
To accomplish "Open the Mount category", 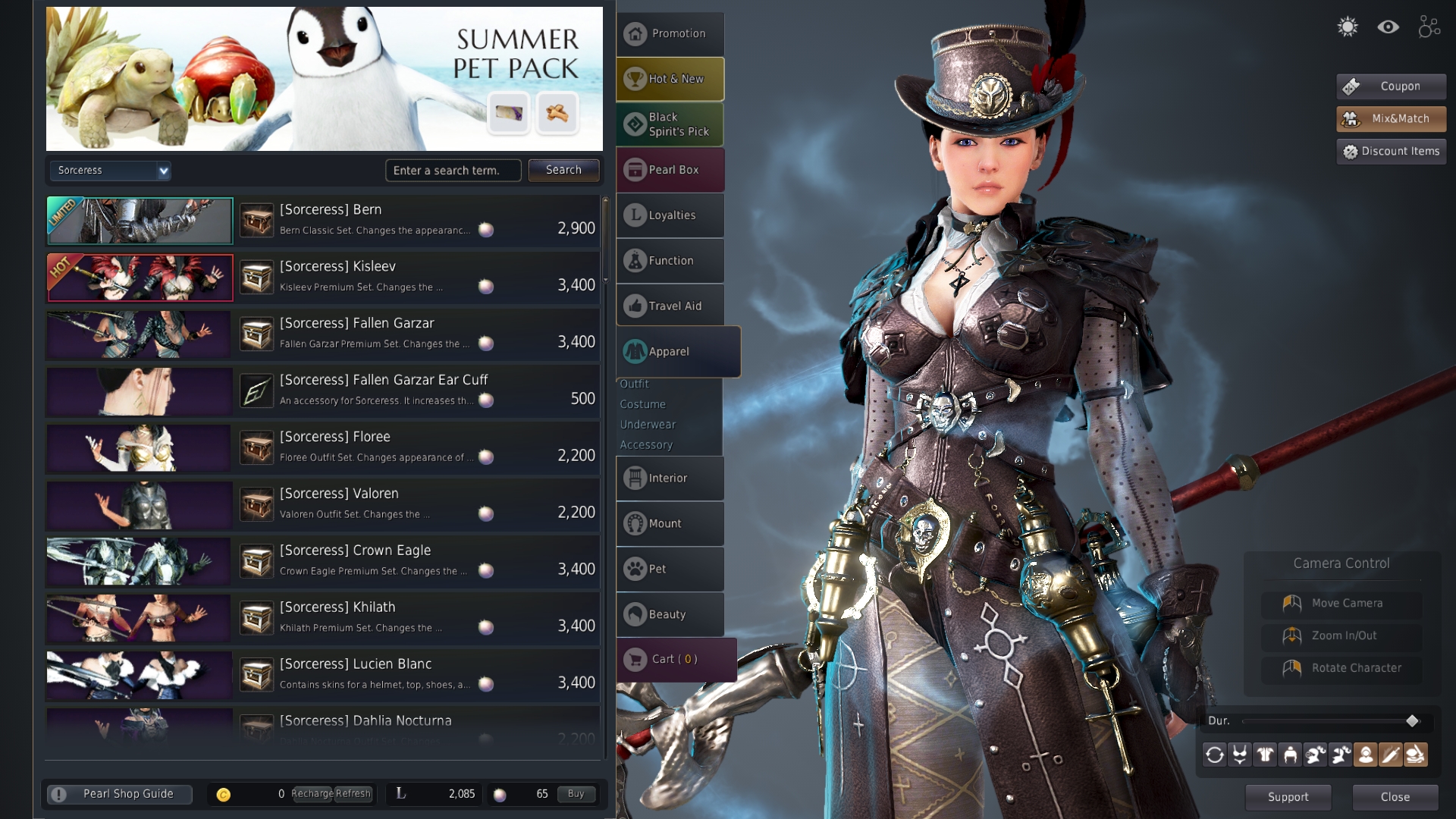I will pos(670,523).
